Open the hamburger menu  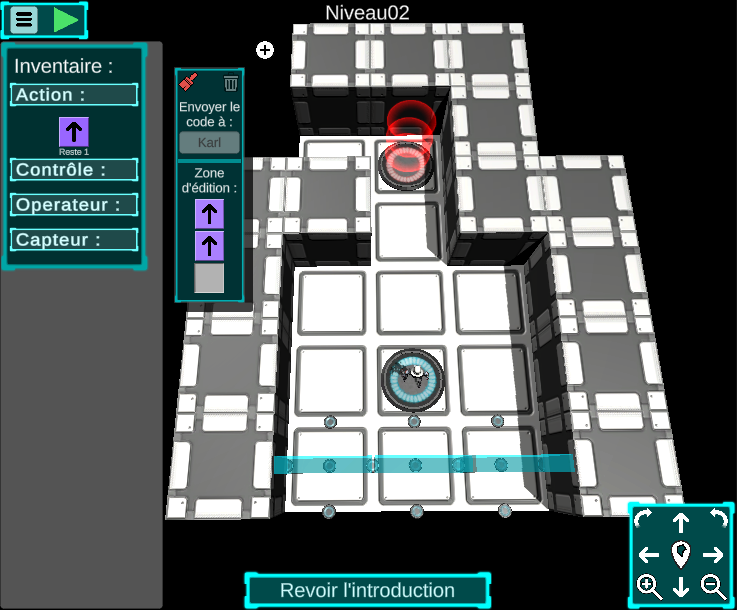click(x=25, y=19)
